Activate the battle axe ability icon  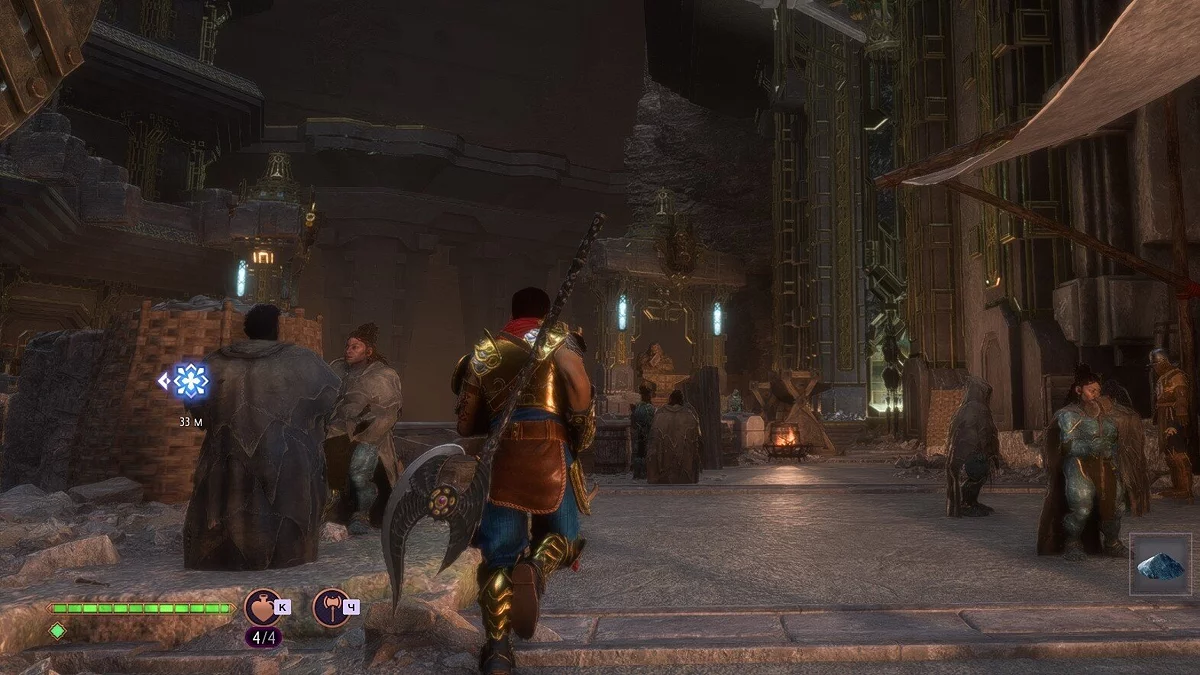coord(330,606)
